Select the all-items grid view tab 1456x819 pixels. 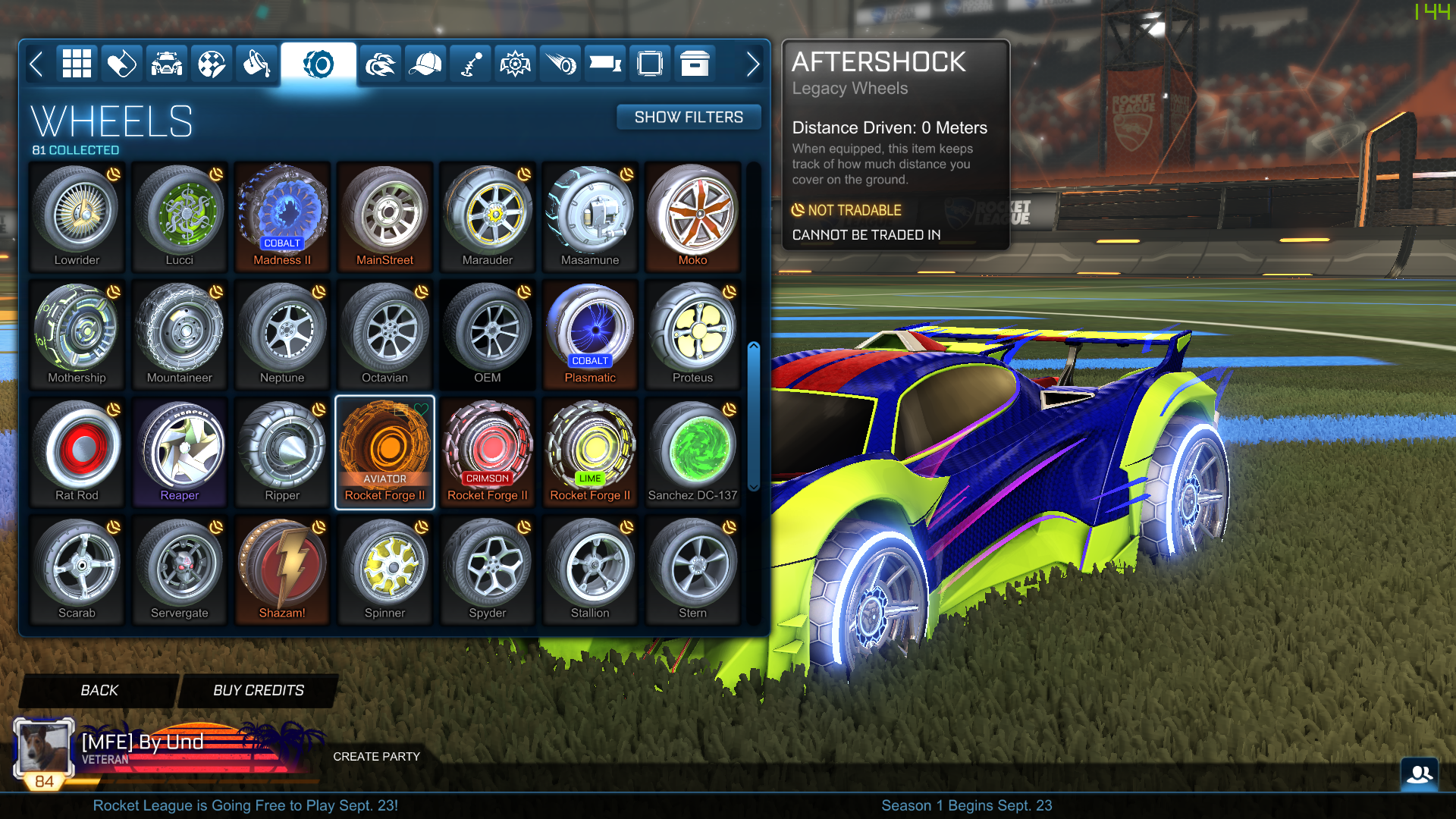tap(76, 64)
